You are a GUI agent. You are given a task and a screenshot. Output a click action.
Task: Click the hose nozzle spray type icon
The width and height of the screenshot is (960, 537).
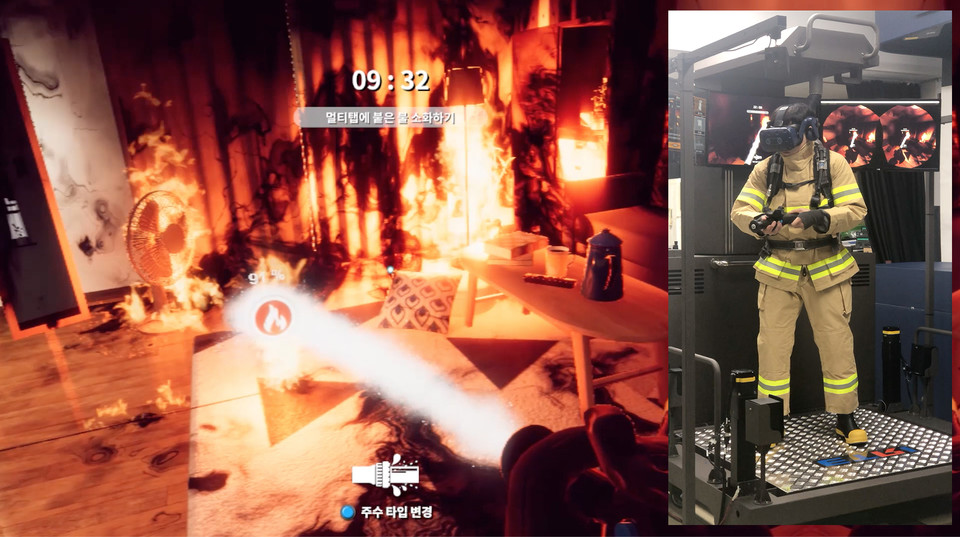click(391, 476)
